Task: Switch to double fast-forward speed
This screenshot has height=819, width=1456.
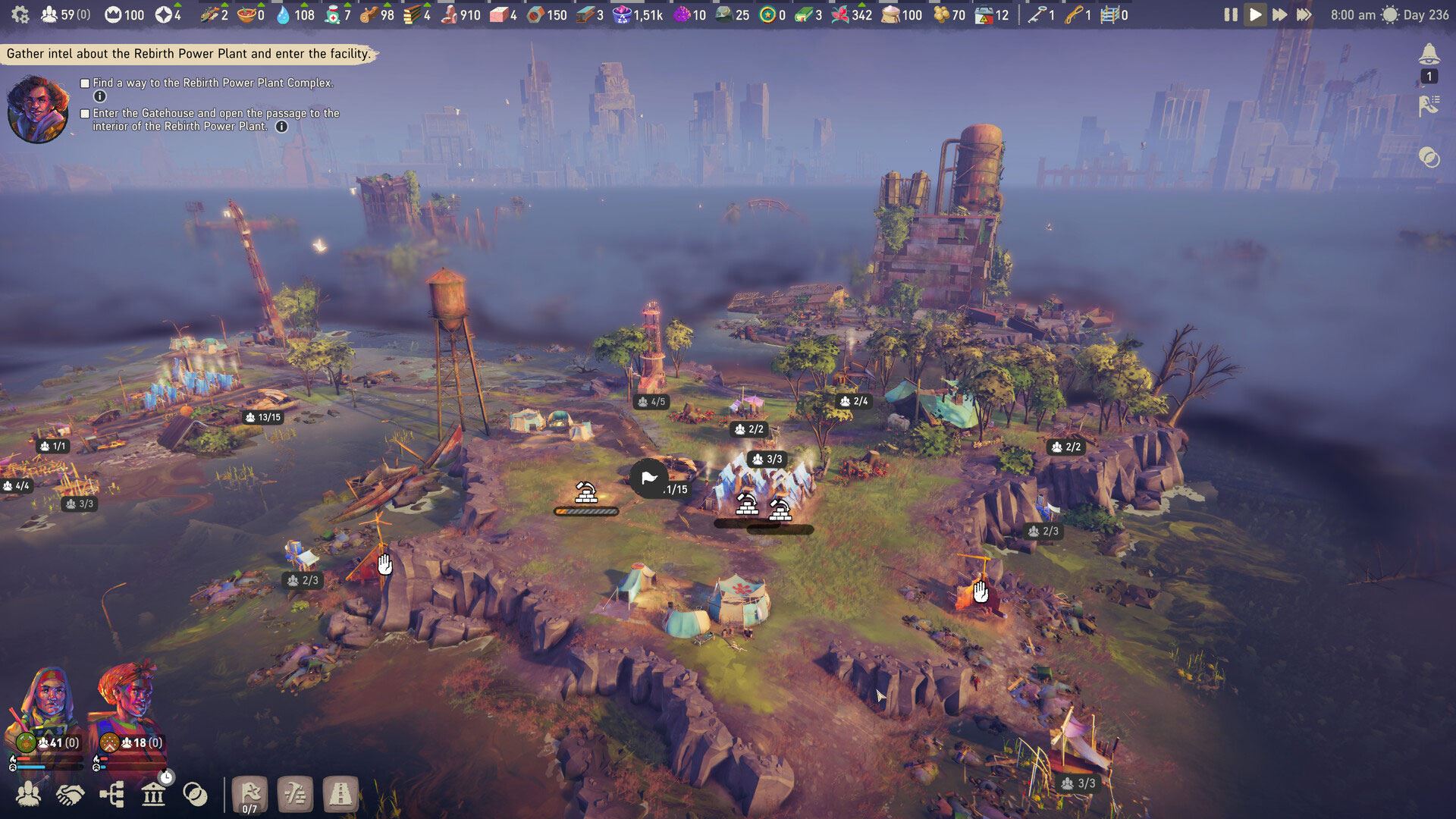Action: 1279,14
